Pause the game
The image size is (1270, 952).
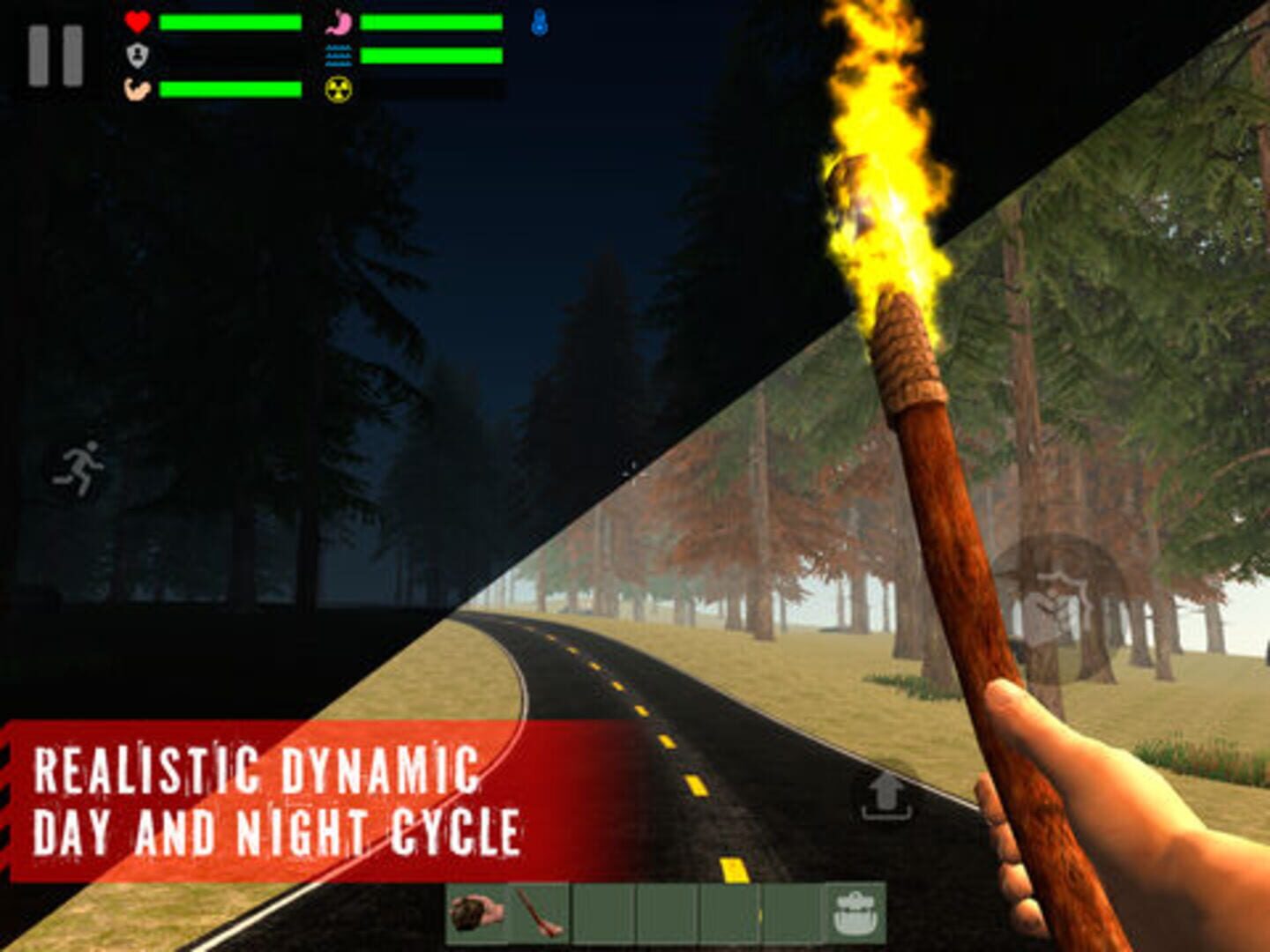coord(56,56)
